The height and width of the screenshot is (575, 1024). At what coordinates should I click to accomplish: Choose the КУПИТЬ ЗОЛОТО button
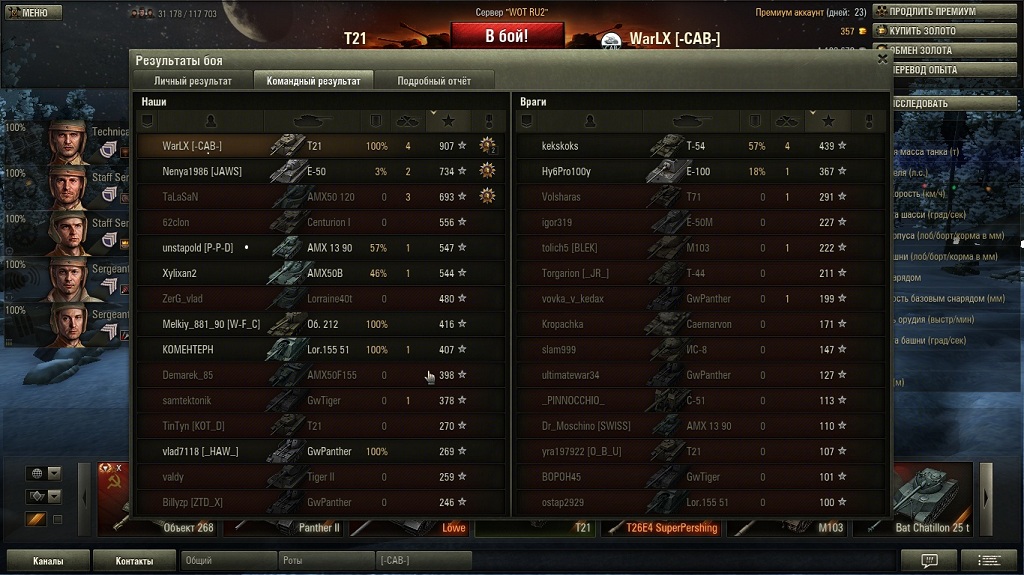[947, 31]
